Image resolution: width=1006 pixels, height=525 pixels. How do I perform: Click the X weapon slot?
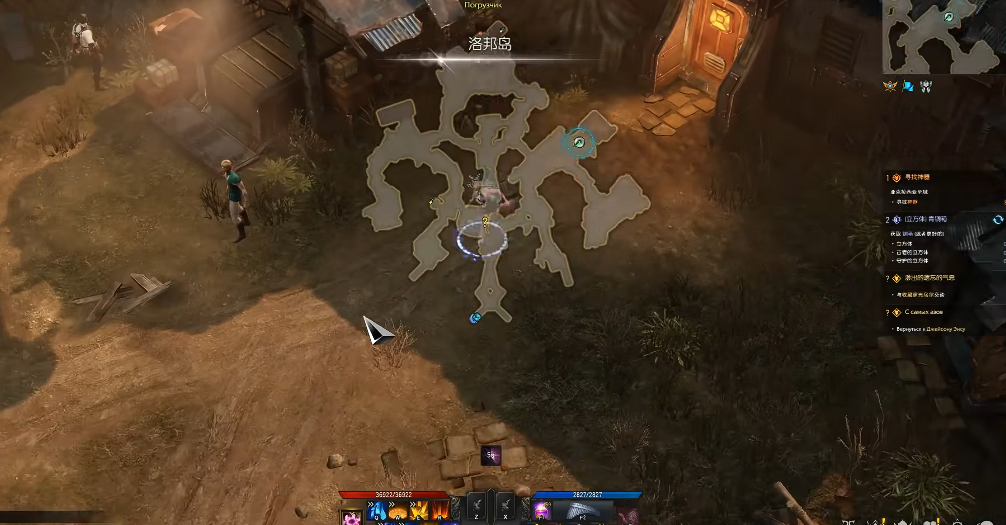tap(506, 508)
